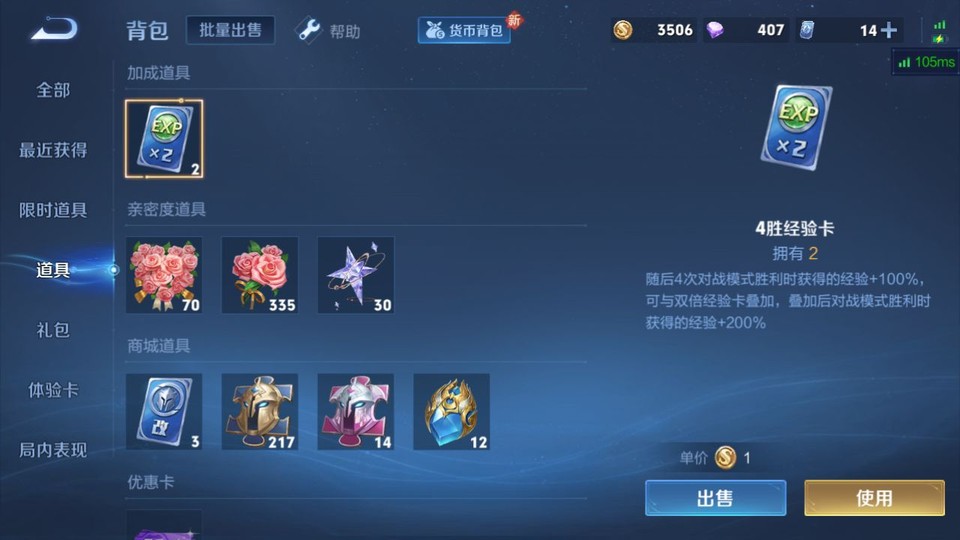Go back using the return arrow

coord(54,30)
